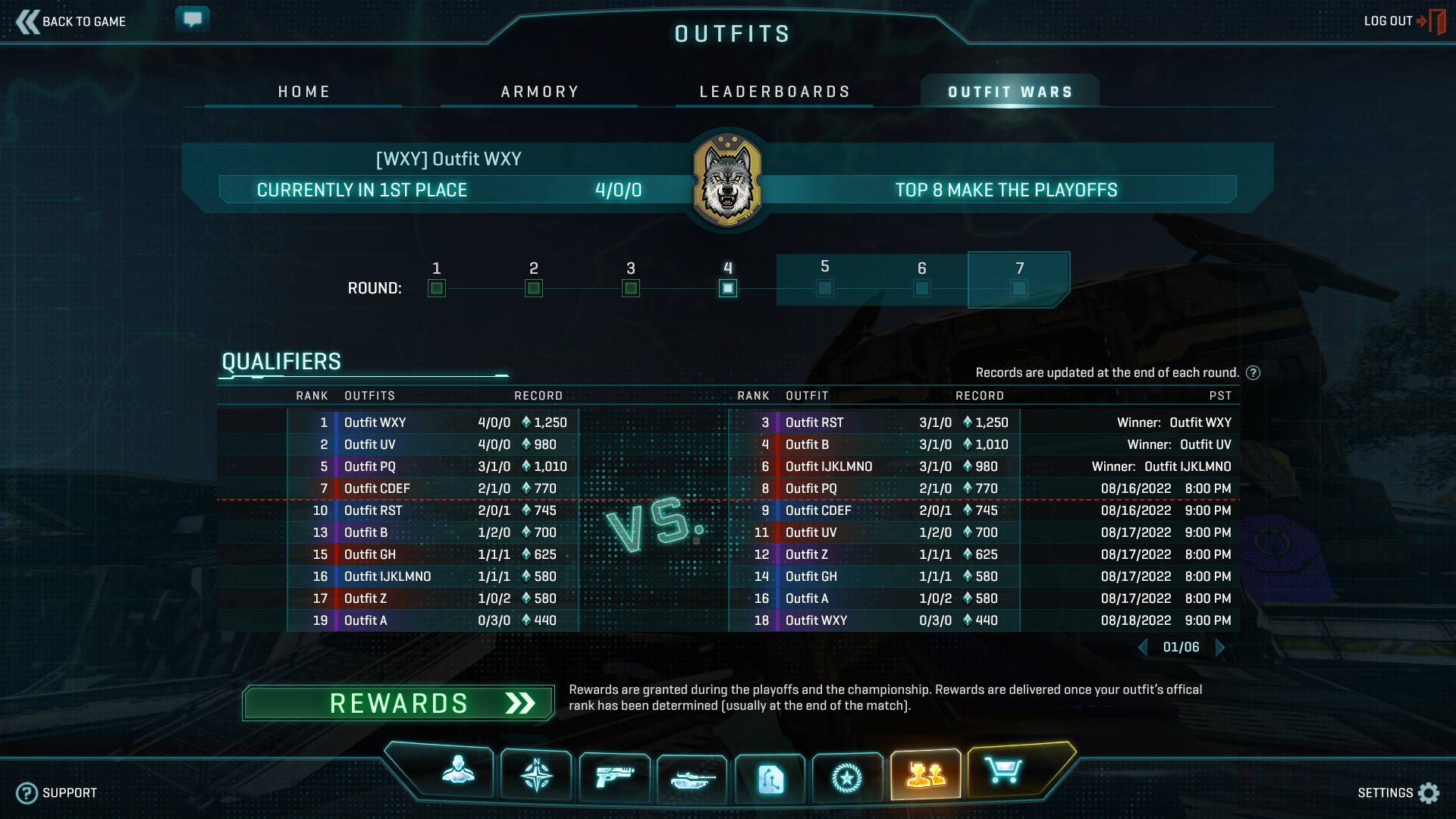Open the Armory tab
Image resolution: width=1456 pixels, height=819 pixels.
[x=540, y=92]
